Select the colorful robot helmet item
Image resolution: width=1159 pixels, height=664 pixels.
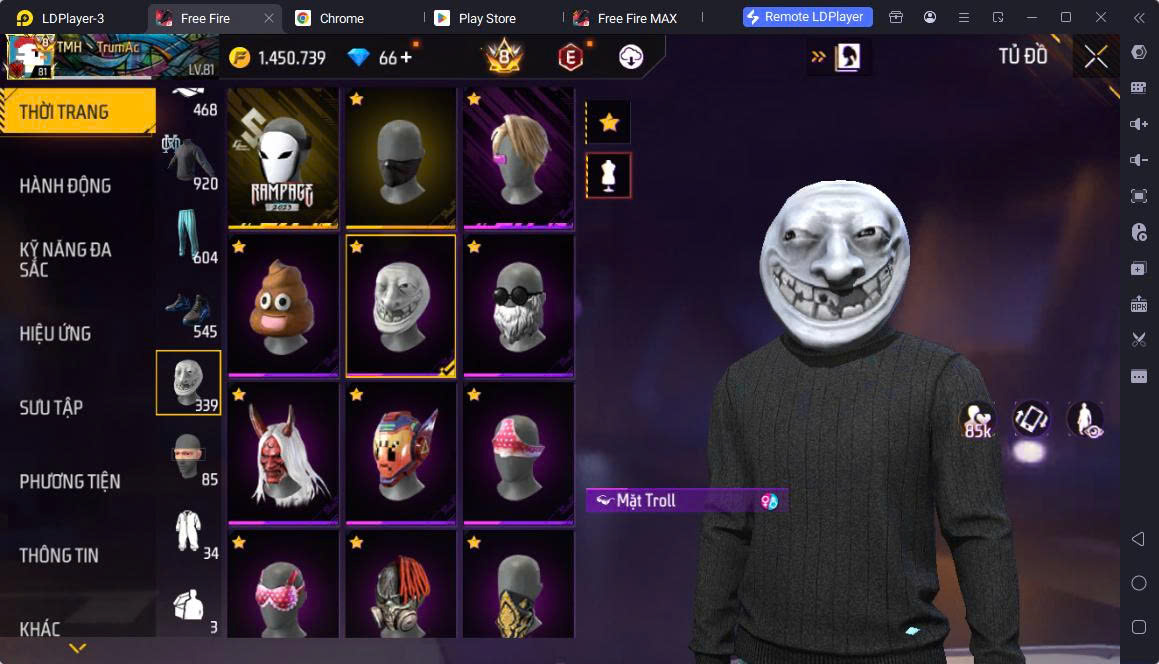(401, 452)
